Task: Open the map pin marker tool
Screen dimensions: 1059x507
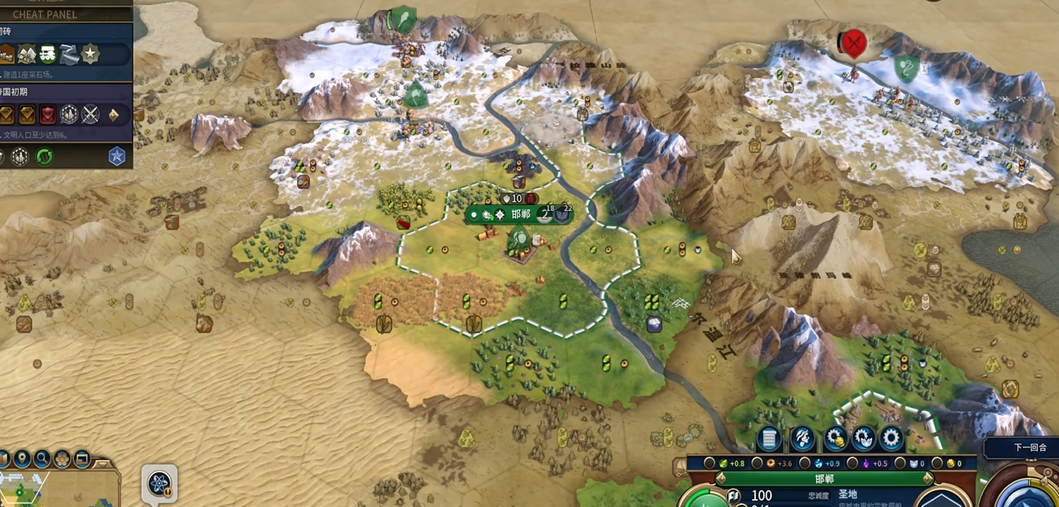Action: pos(22,459)
